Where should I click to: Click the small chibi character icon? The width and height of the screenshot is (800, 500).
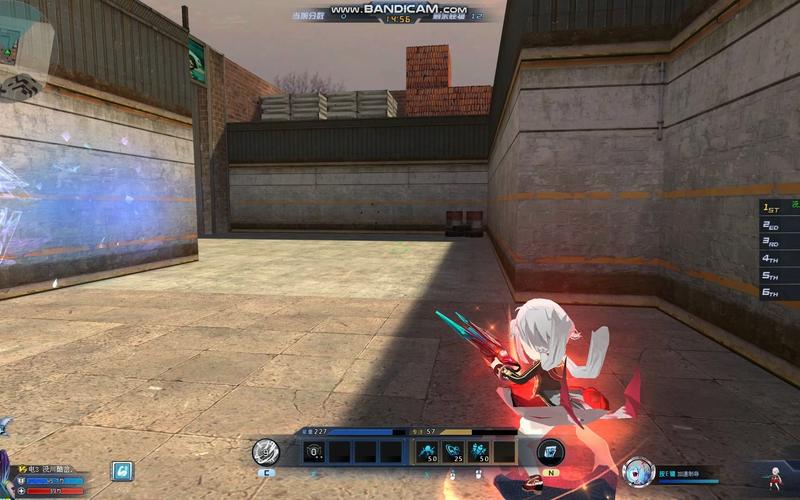pos(774,476)
